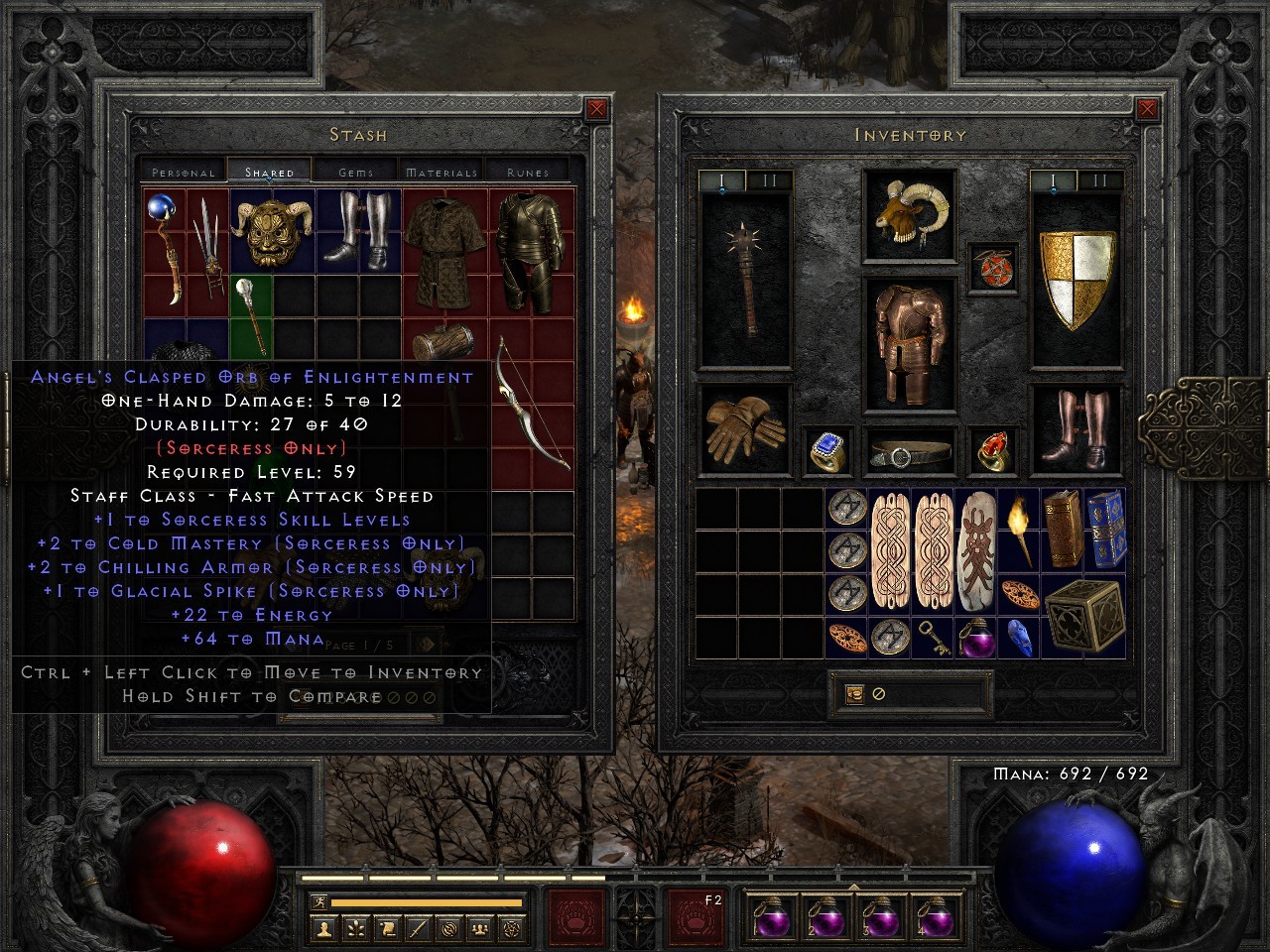Viewport: 1270px width, 952px height.
Task: Open the character screen from the menu panel
Action: point(324,930)
